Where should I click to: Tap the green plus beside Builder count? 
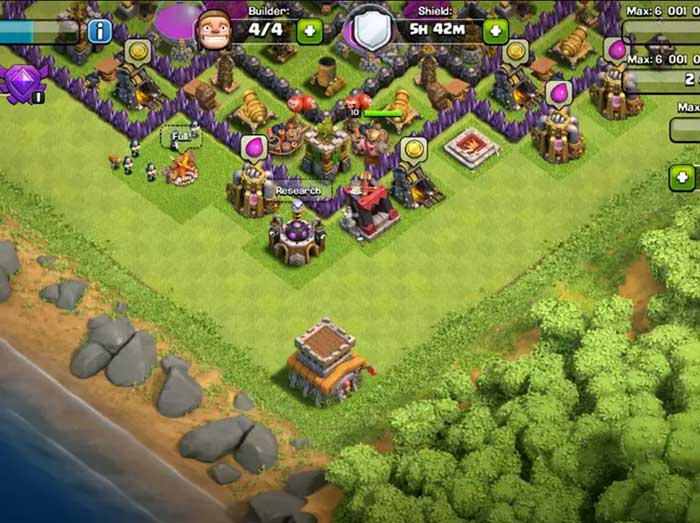(x=309, y=31)
